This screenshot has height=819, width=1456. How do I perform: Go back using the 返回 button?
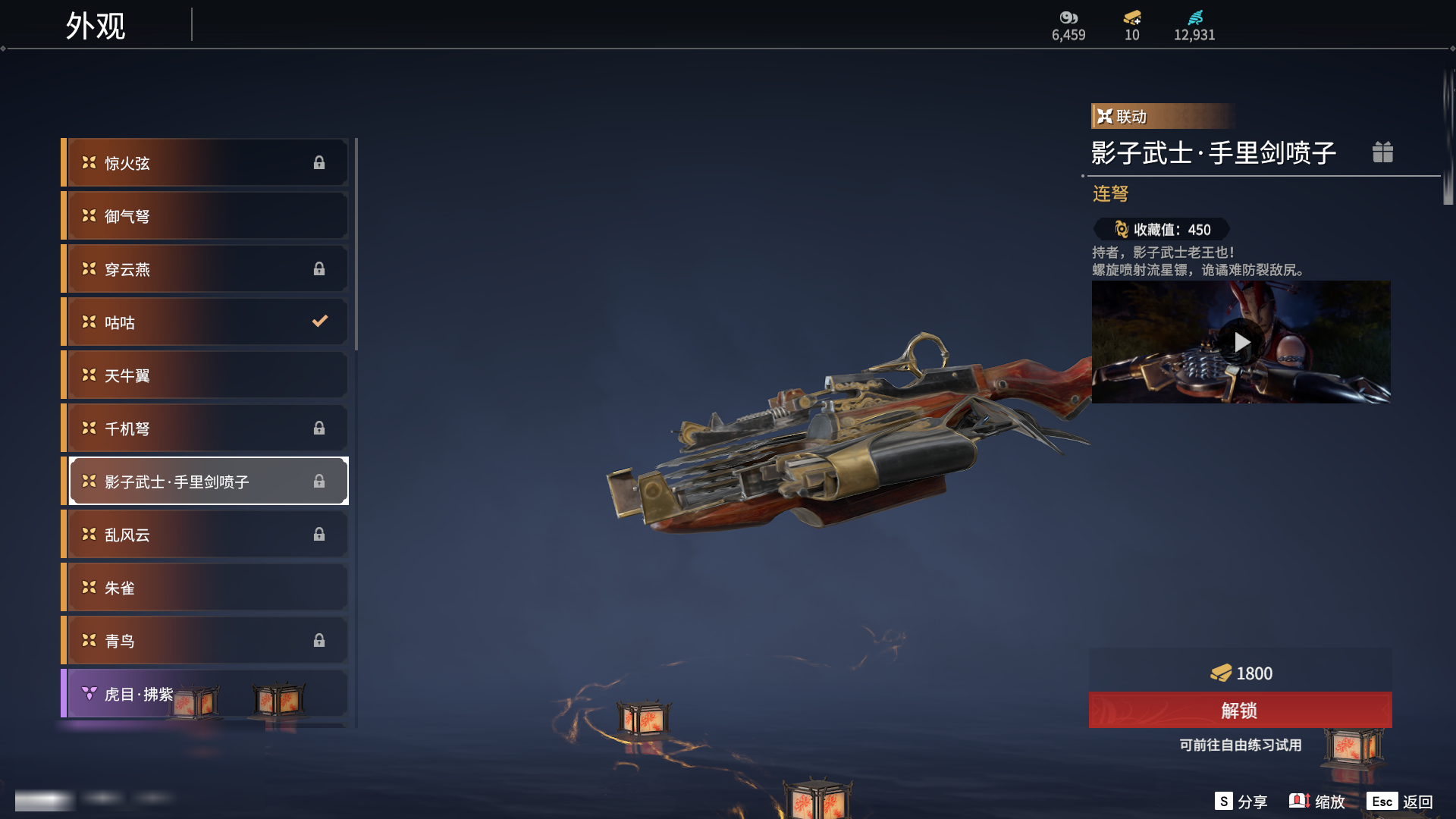pyautogui.click(x=1401, y=802)
